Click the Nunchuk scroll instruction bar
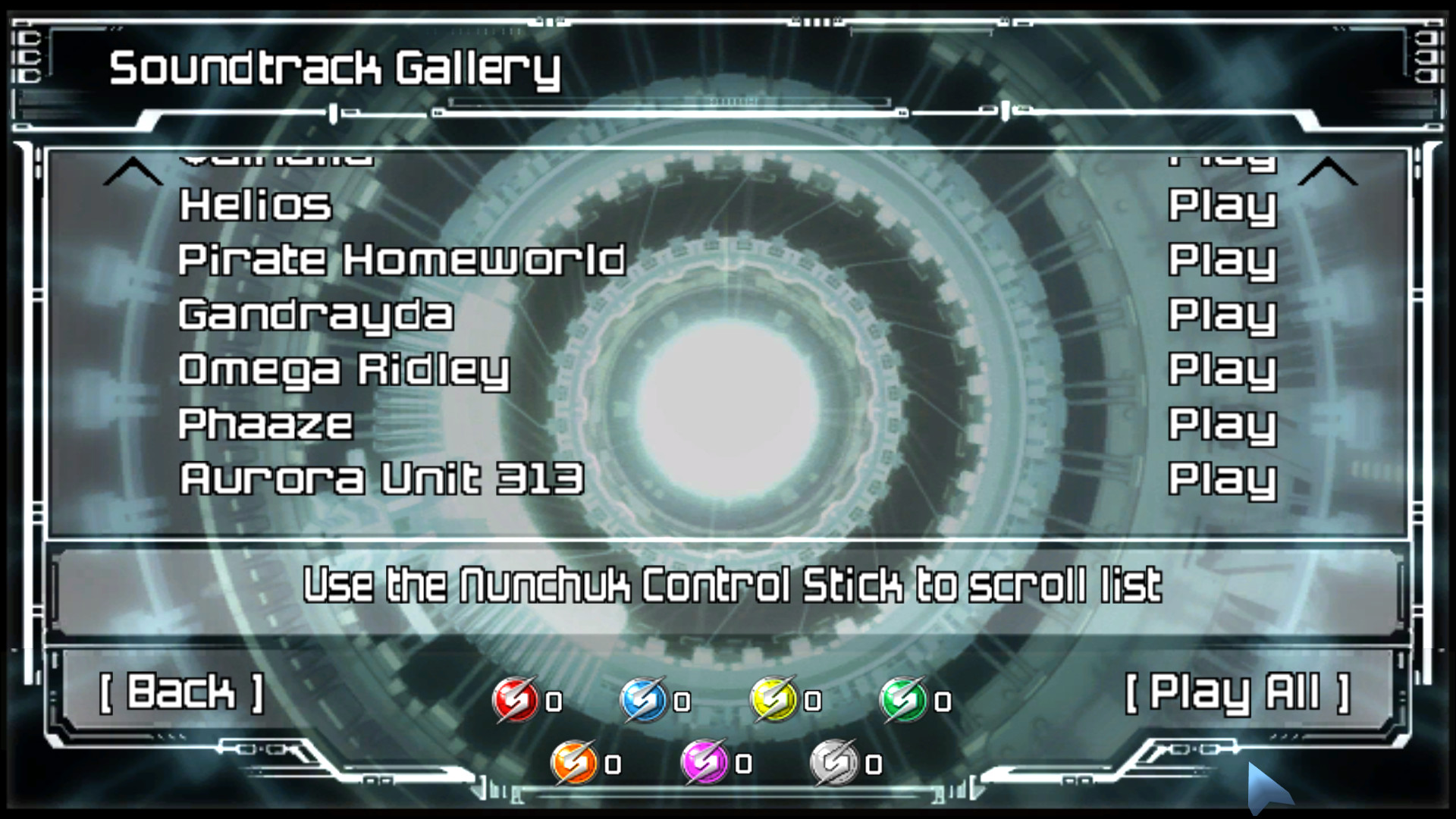The width and height of the screenshot is (1456, 819). pos(728,584)
